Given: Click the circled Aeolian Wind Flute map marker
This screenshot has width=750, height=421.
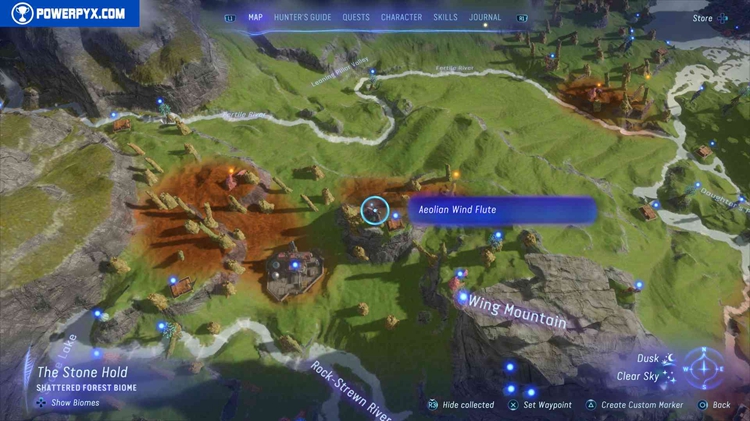Looking at the screenshot, I should tap(374, 210).
